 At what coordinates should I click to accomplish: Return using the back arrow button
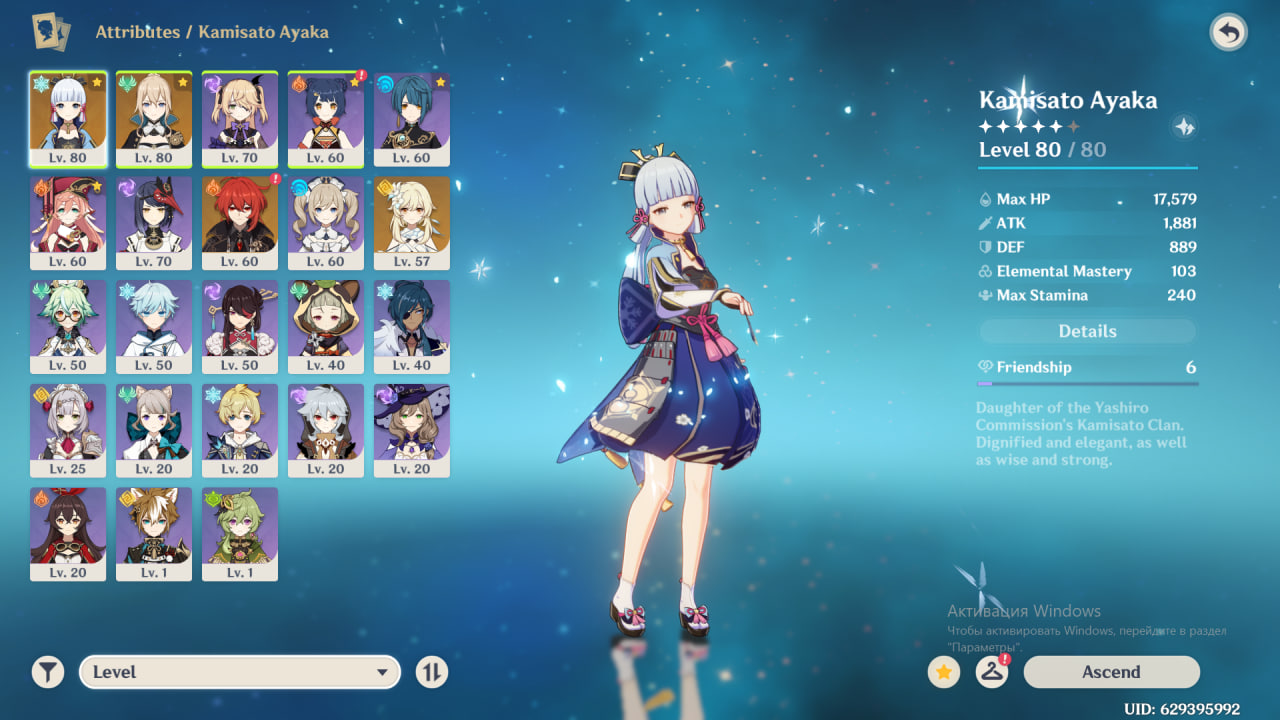click(x=1228, y=33)
